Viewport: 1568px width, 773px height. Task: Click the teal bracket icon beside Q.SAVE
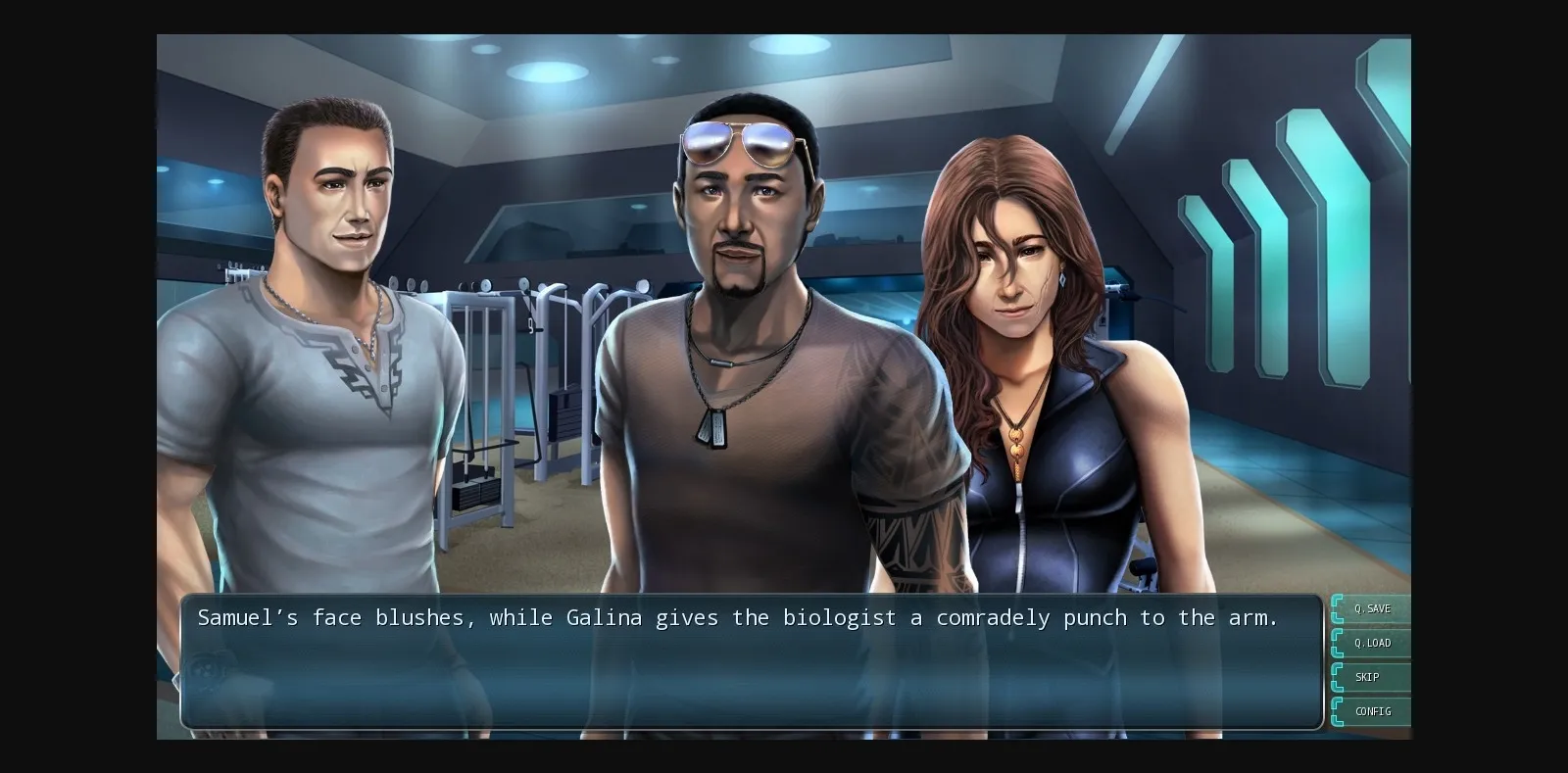coord(1337,608)
